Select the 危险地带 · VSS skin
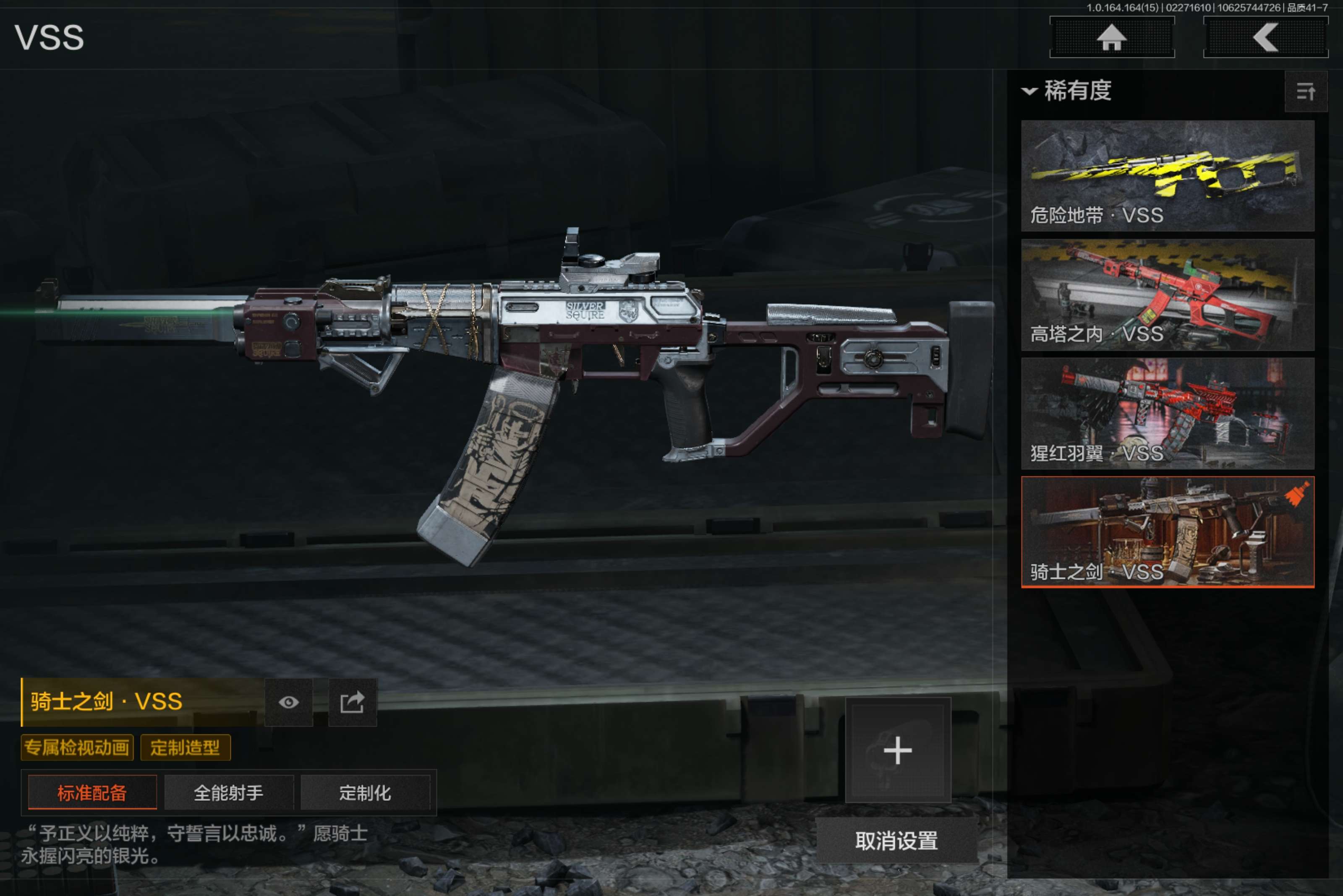1343x896 pixels. click(x=1167, y=175)
